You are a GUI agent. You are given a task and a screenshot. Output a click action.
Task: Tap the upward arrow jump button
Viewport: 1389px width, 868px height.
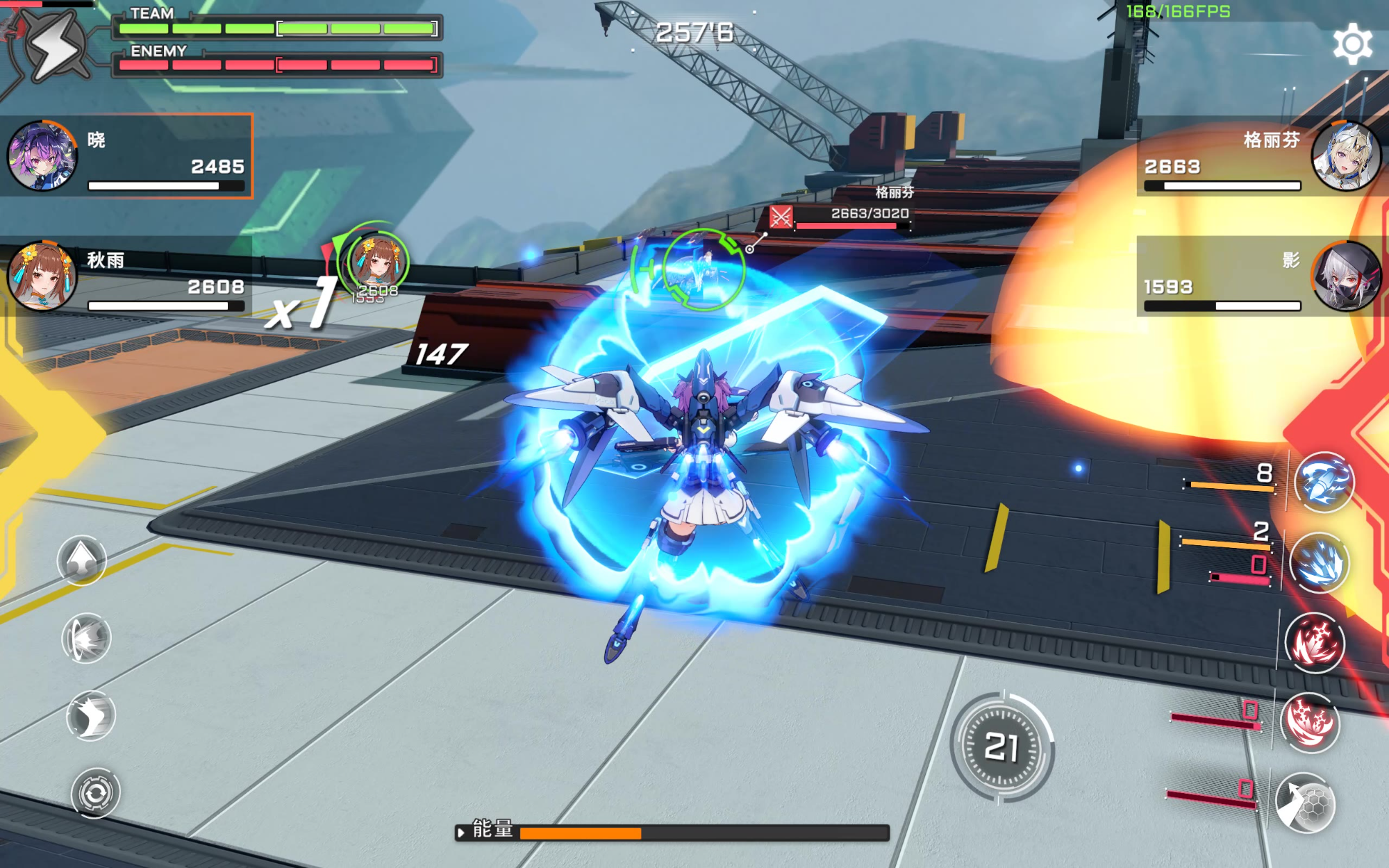[x=82, y=560]
